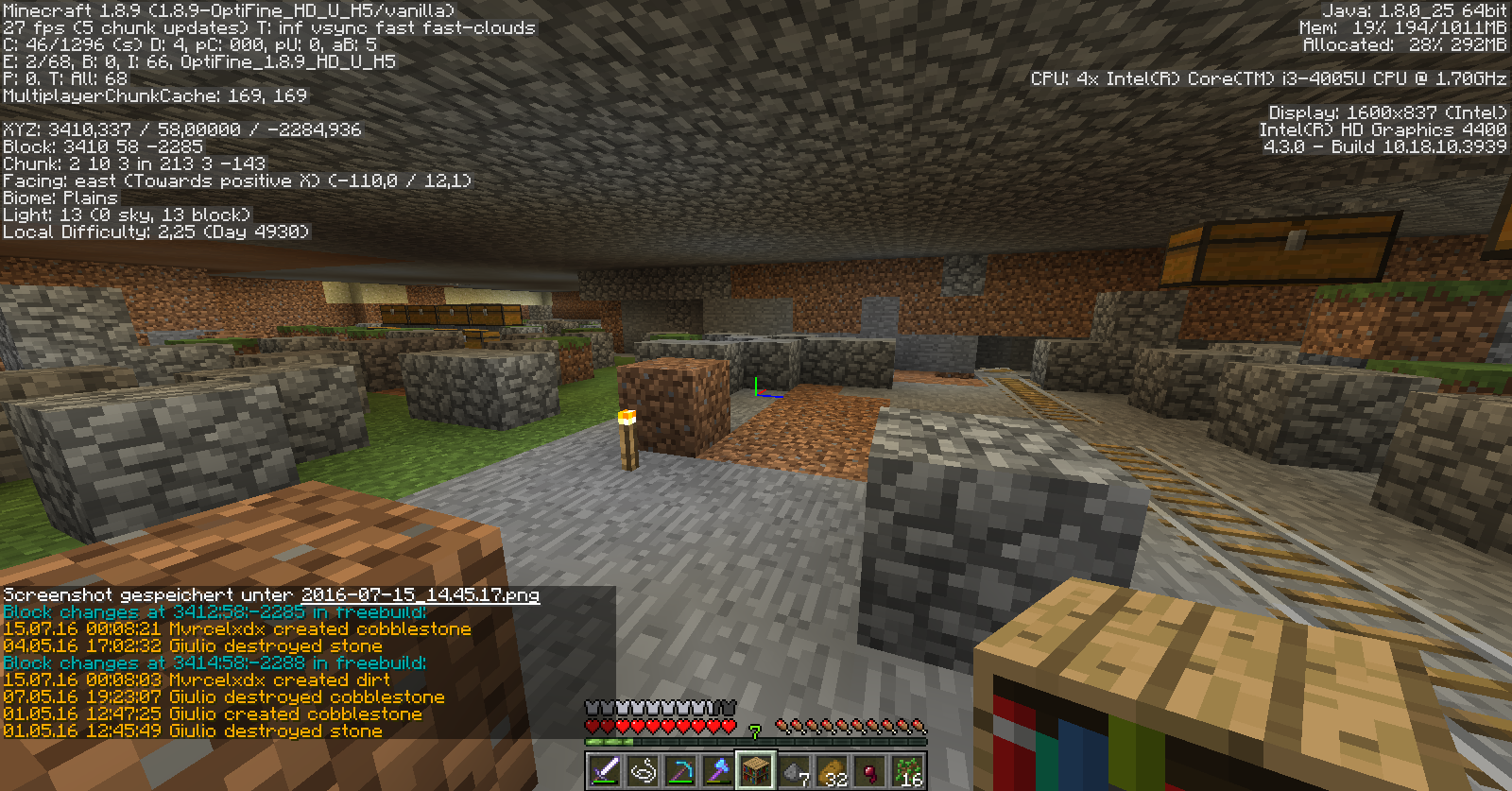Choose the small red item hotbar slot
Image resolution: width=1512 pixels, height=791 pixels.
(869, 770)
